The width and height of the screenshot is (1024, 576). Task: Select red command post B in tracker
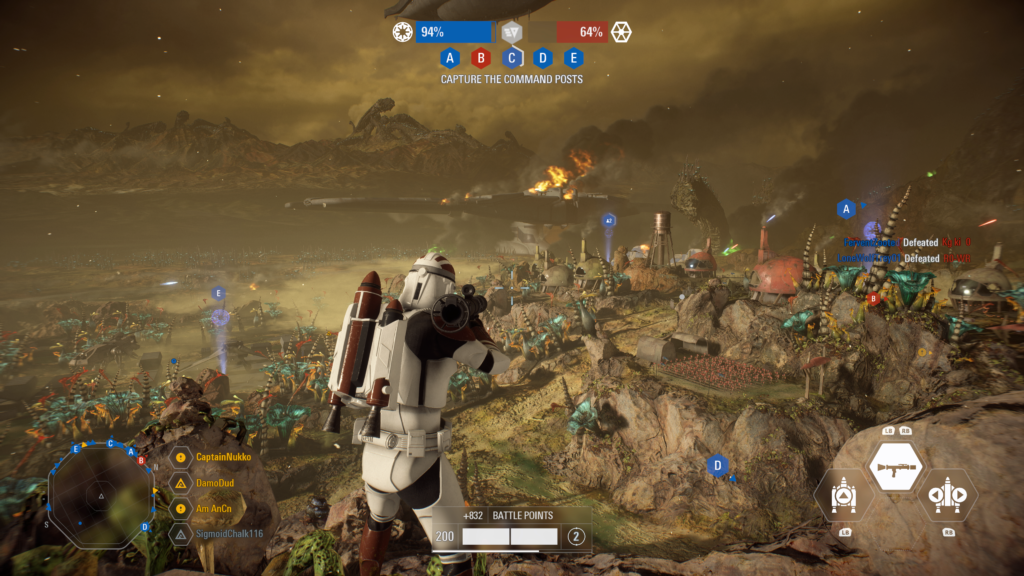[x=481, y=58]
